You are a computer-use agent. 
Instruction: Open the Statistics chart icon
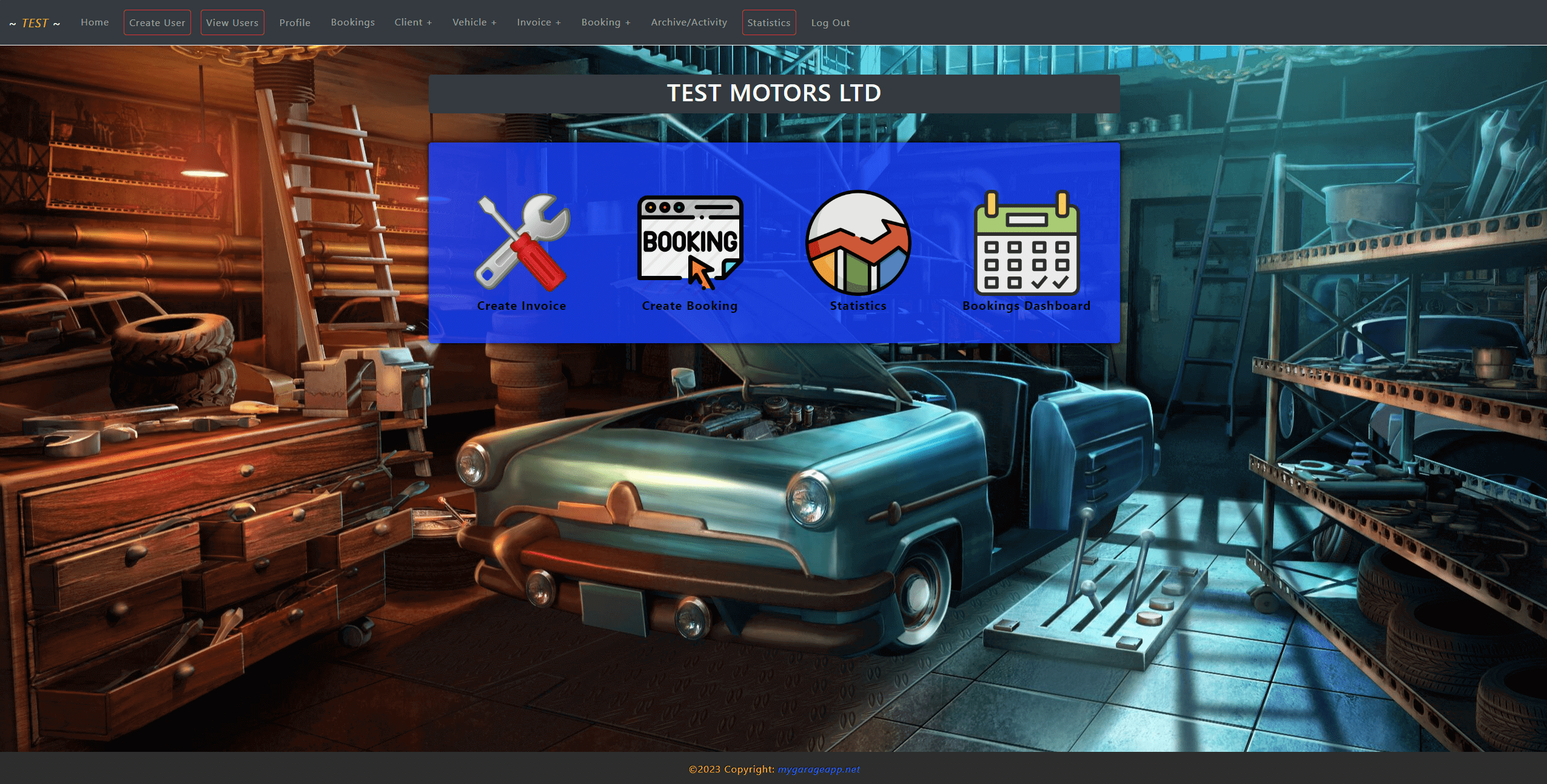pyautogui.click(x=858, y=243)
